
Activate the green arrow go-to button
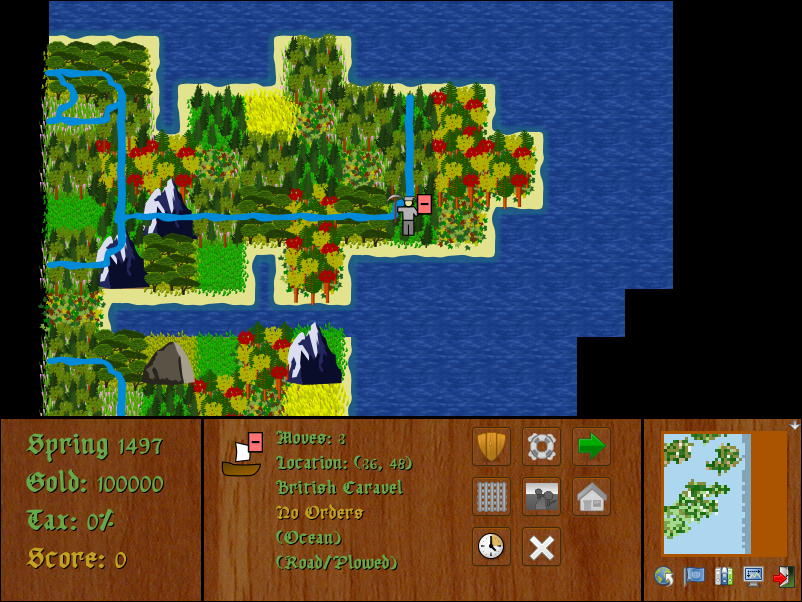[591, 446]
